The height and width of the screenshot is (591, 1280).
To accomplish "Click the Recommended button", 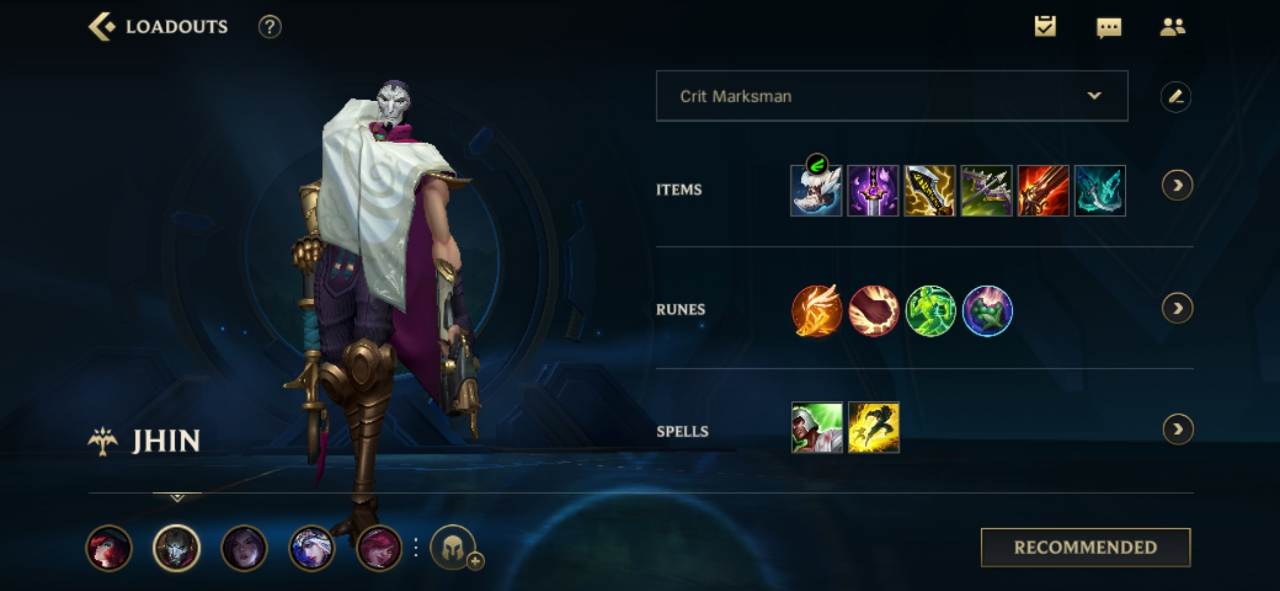I will [1085, 548].
